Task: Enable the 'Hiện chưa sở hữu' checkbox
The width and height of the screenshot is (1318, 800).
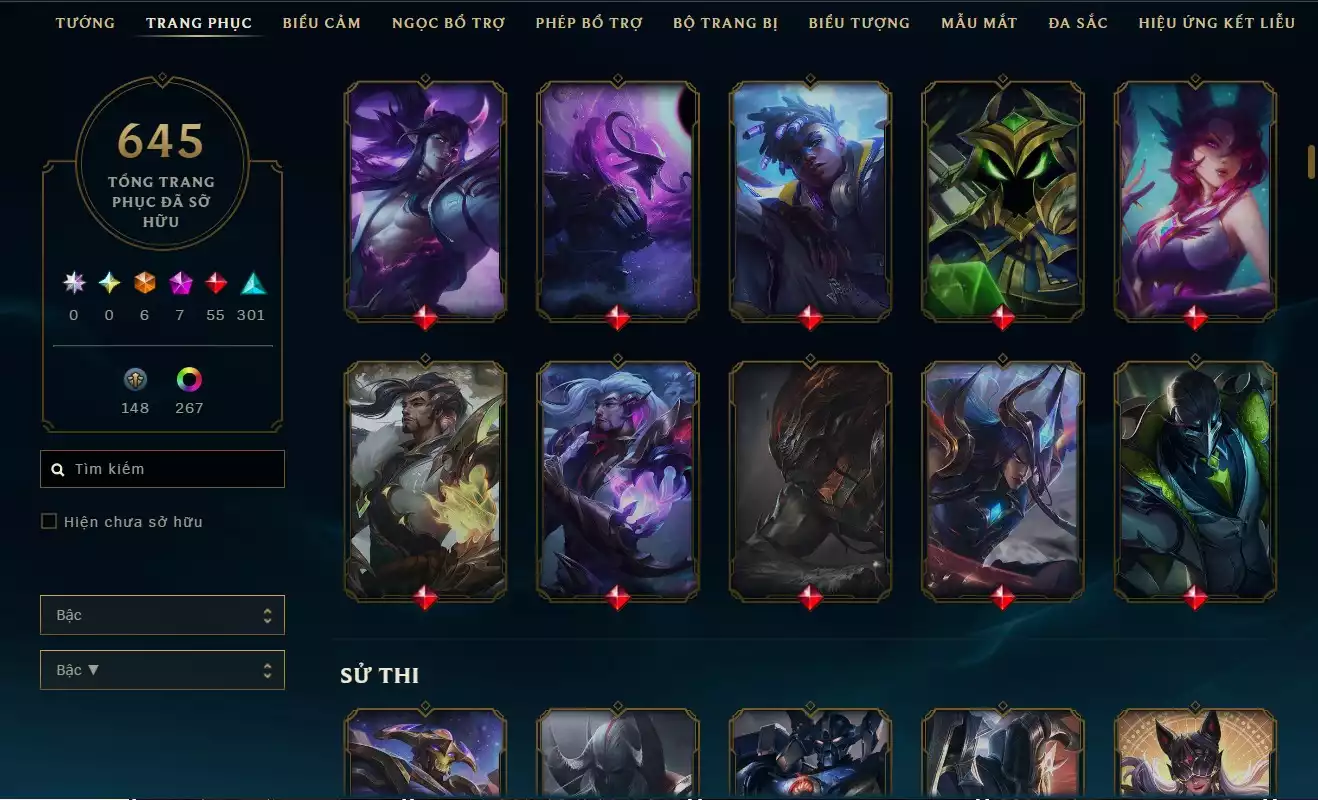Action: 46,521
